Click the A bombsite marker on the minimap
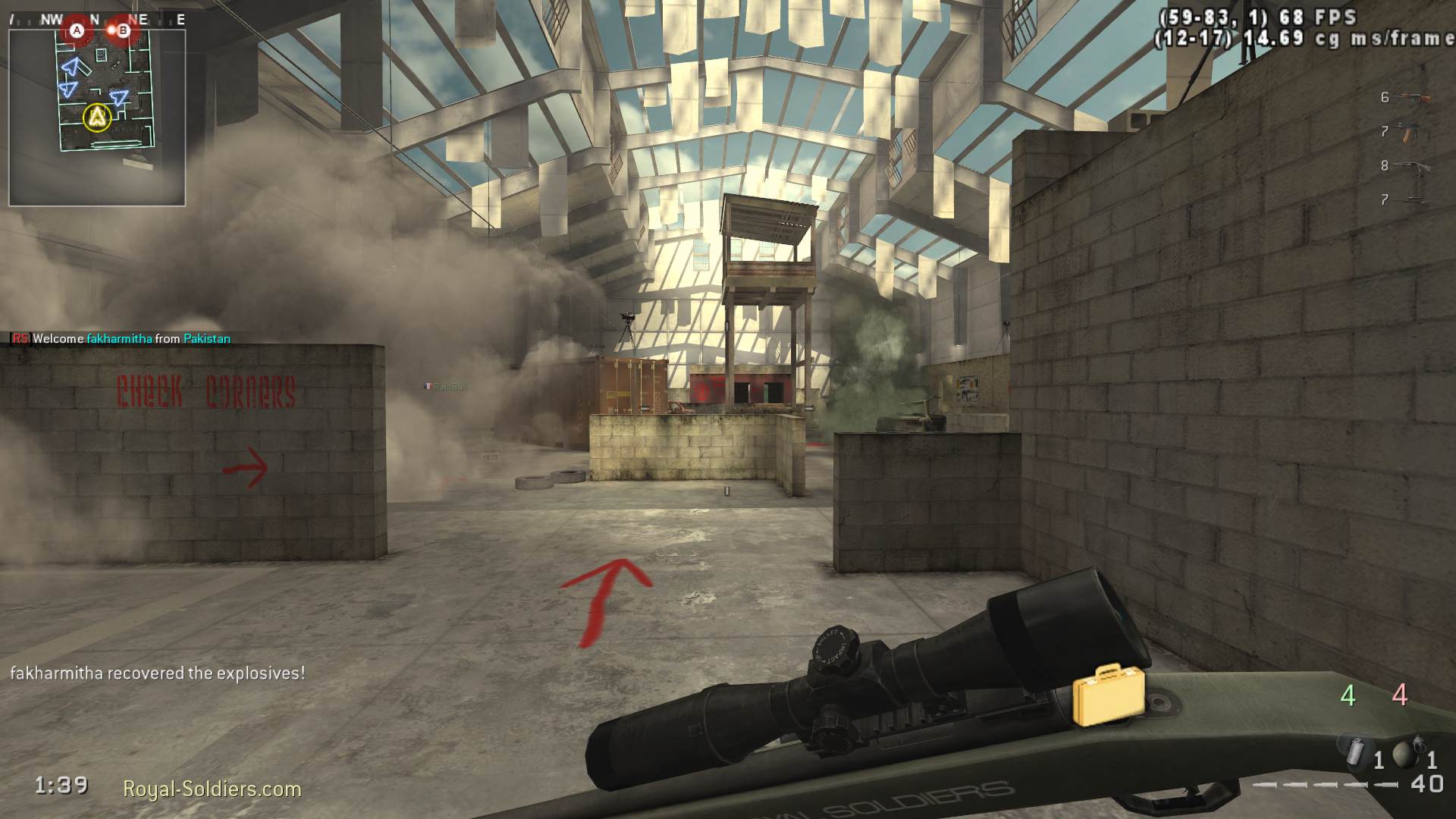This screenshot has height=819, width=1456. [x=78, y=30]
